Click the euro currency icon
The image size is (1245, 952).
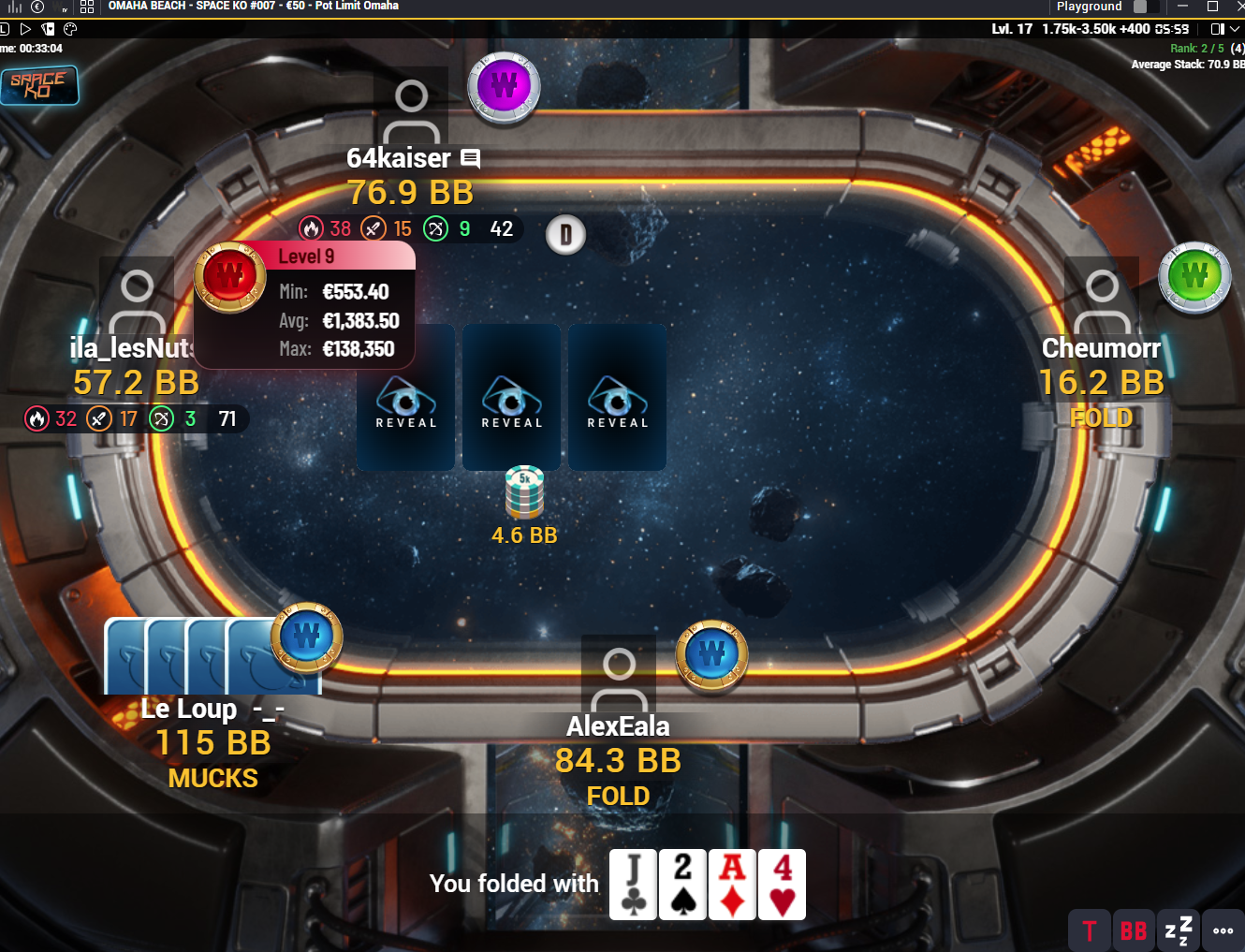[x=38, y=7]
